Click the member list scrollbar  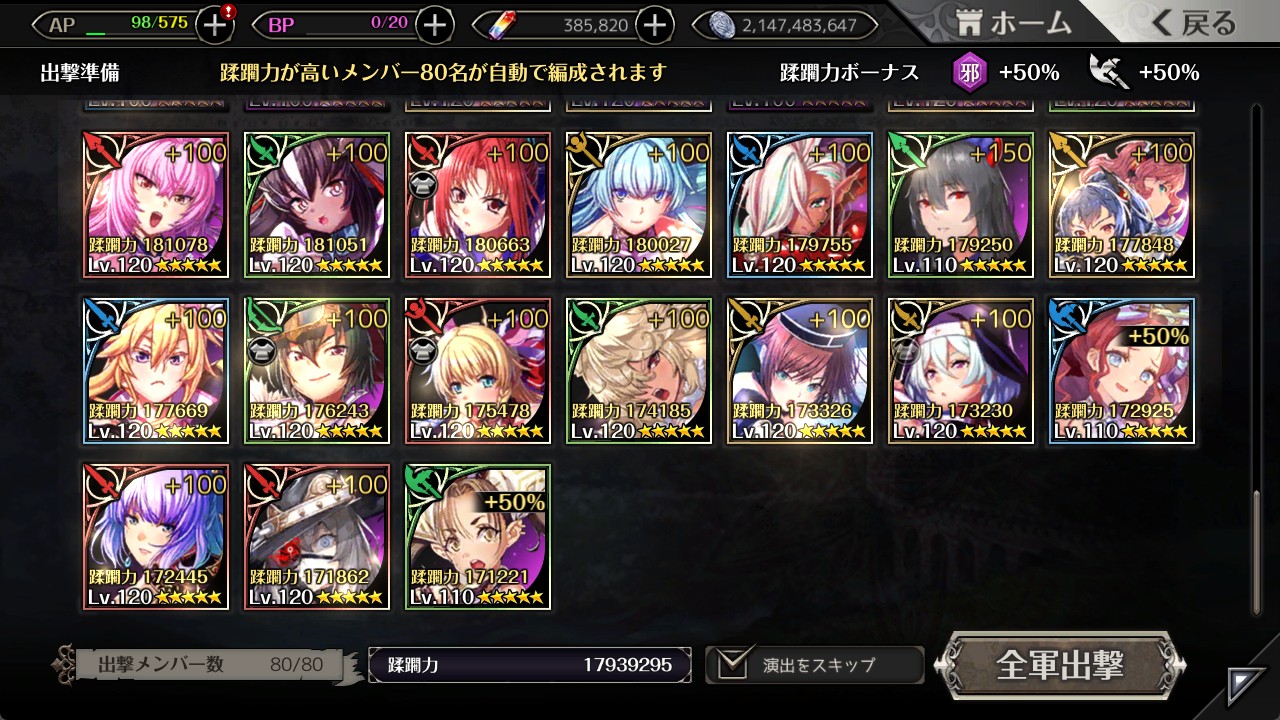pyautogui.click(x=1257, y=552)
